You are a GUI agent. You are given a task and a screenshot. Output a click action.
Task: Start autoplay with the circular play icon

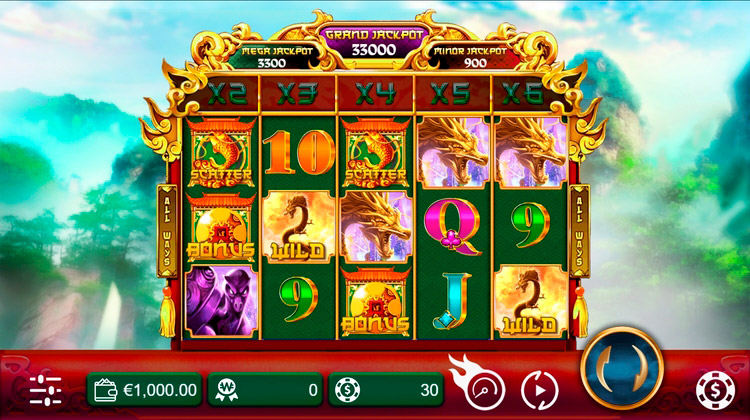click(539, 388)
